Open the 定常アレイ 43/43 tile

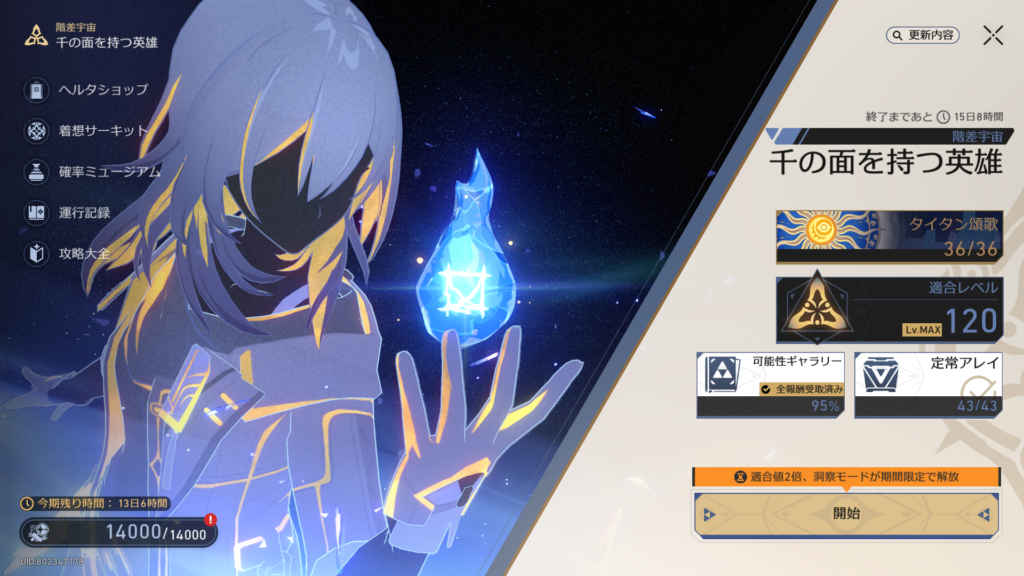pos(928,384)
